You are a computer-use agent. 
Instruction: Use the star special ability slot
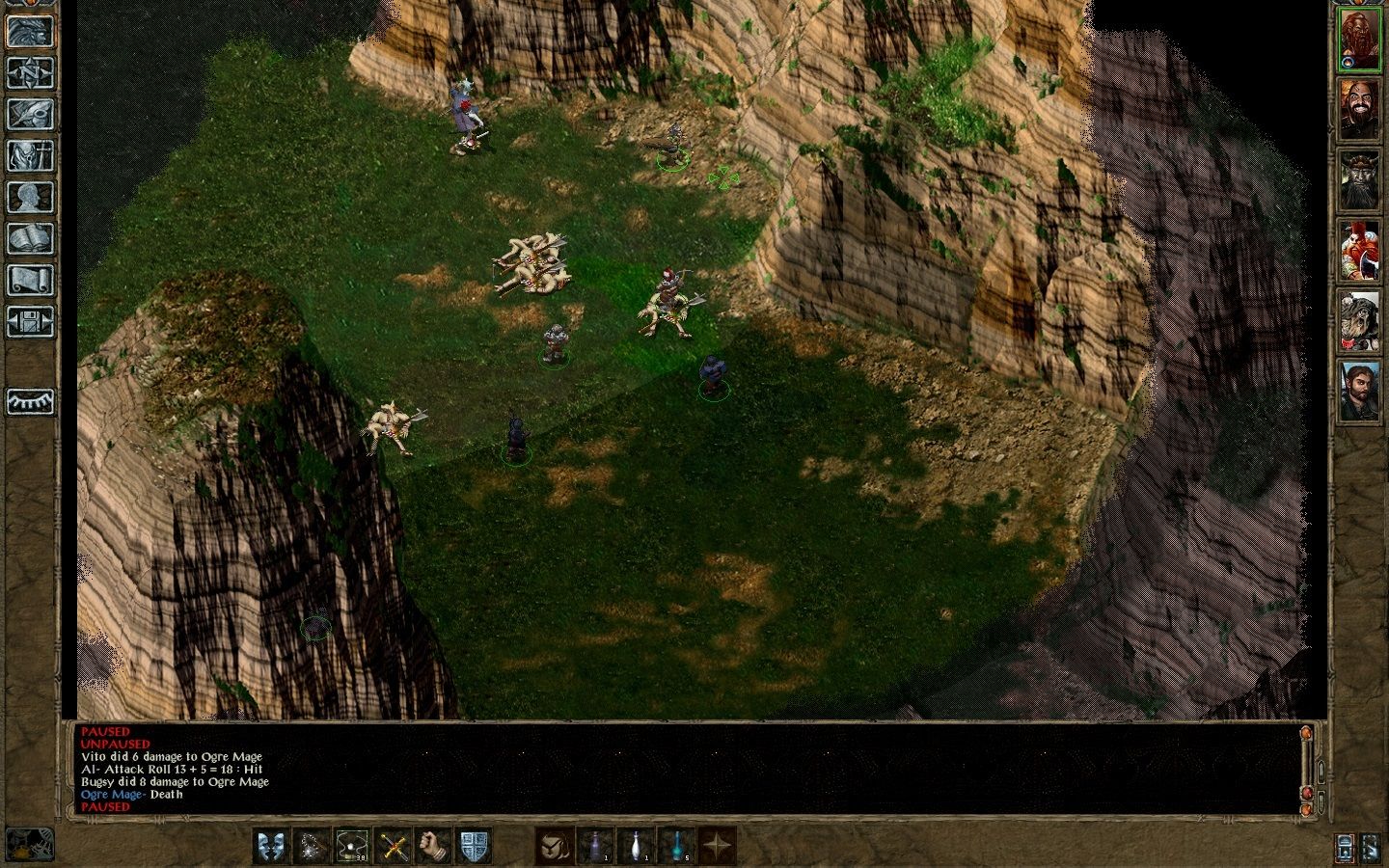click(718, 844)
